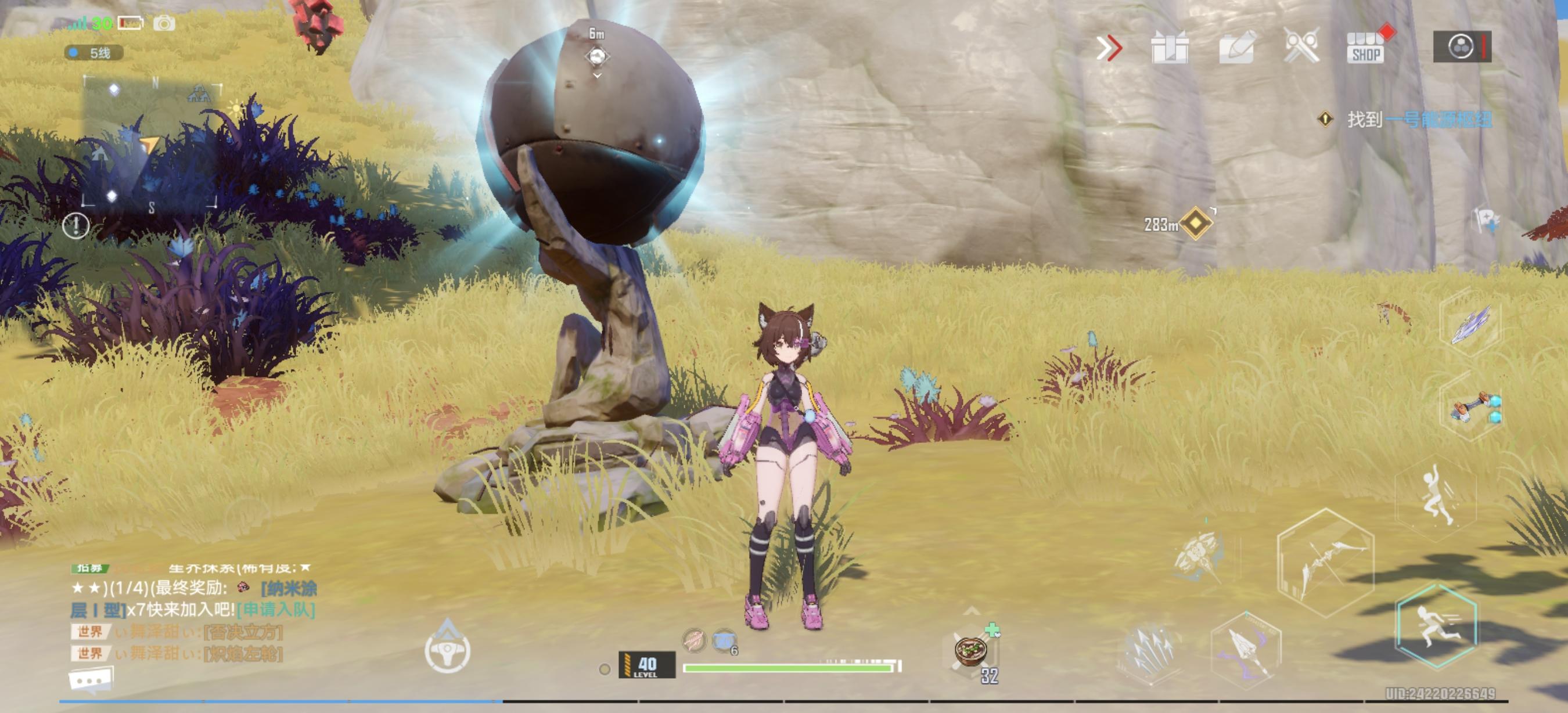Open the crossed swords menu

pyautogui.click(x=1301, y=46)
